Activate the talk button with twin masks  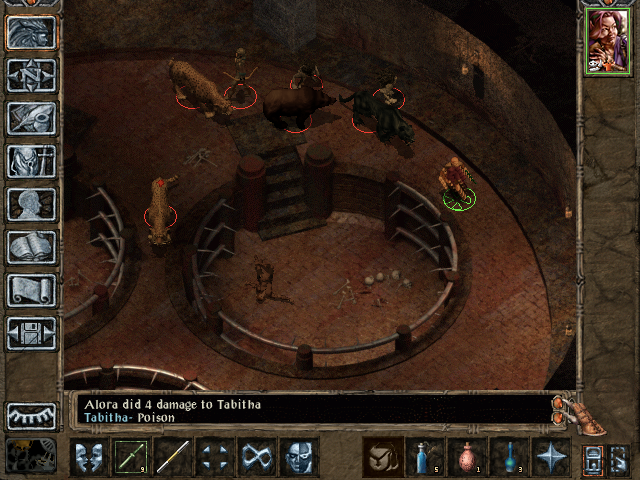coord(89,457)
